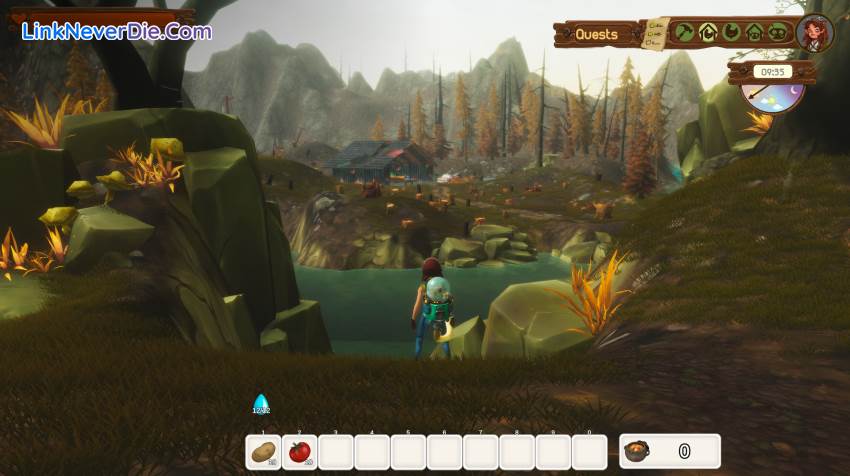Click the small house icon

tap(755, 32)
